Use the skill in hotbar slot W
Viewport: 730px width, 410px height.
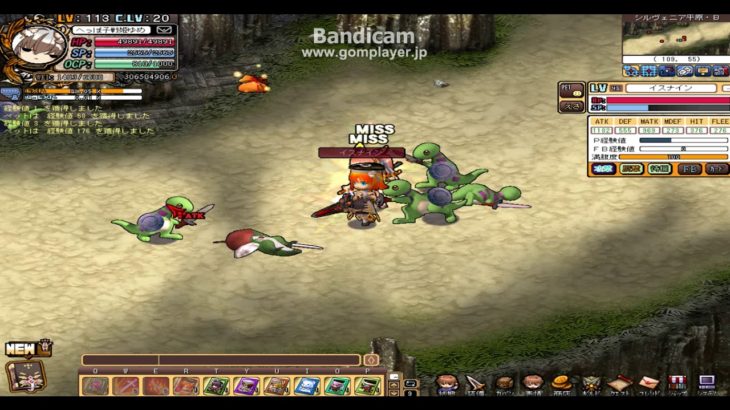127,385
